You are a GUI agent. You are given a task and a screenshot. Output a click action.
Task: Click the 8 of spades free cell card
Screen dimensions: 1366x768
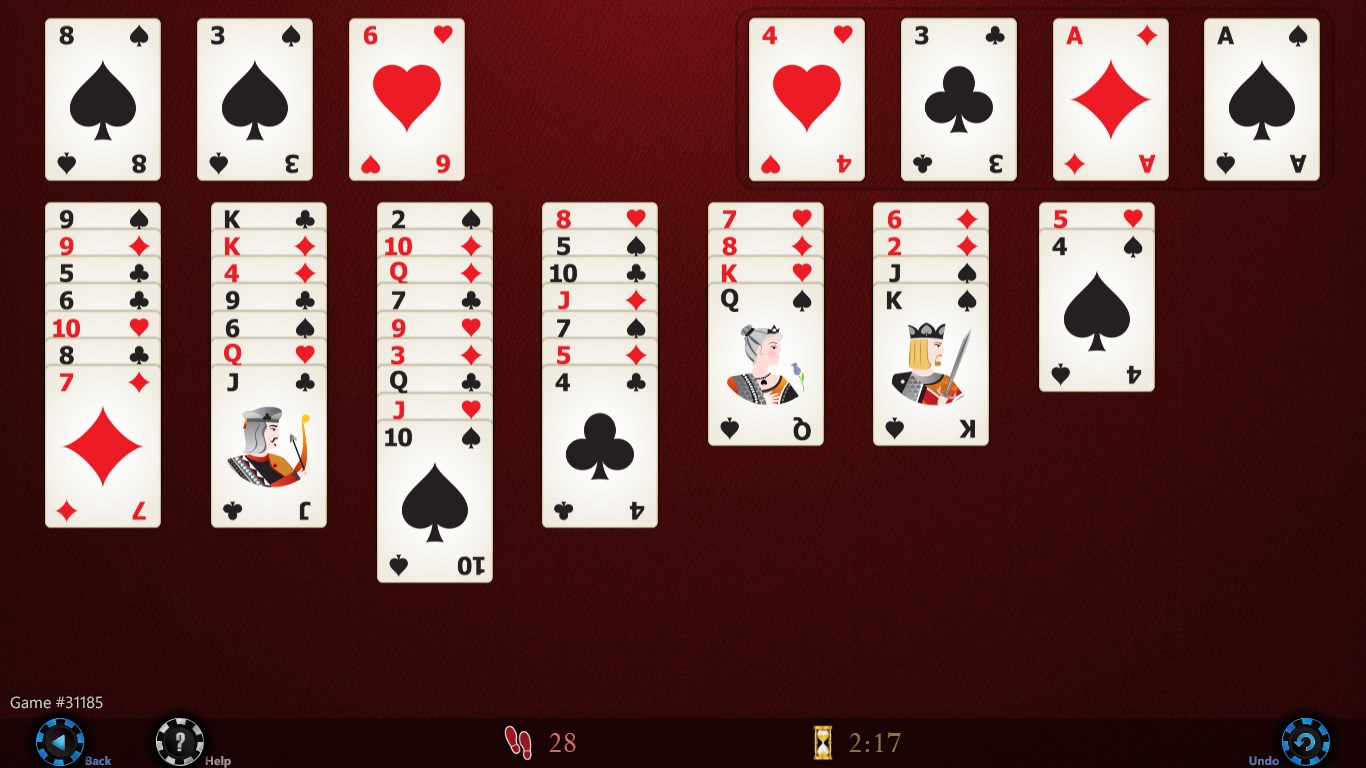(x=103, y=97)
